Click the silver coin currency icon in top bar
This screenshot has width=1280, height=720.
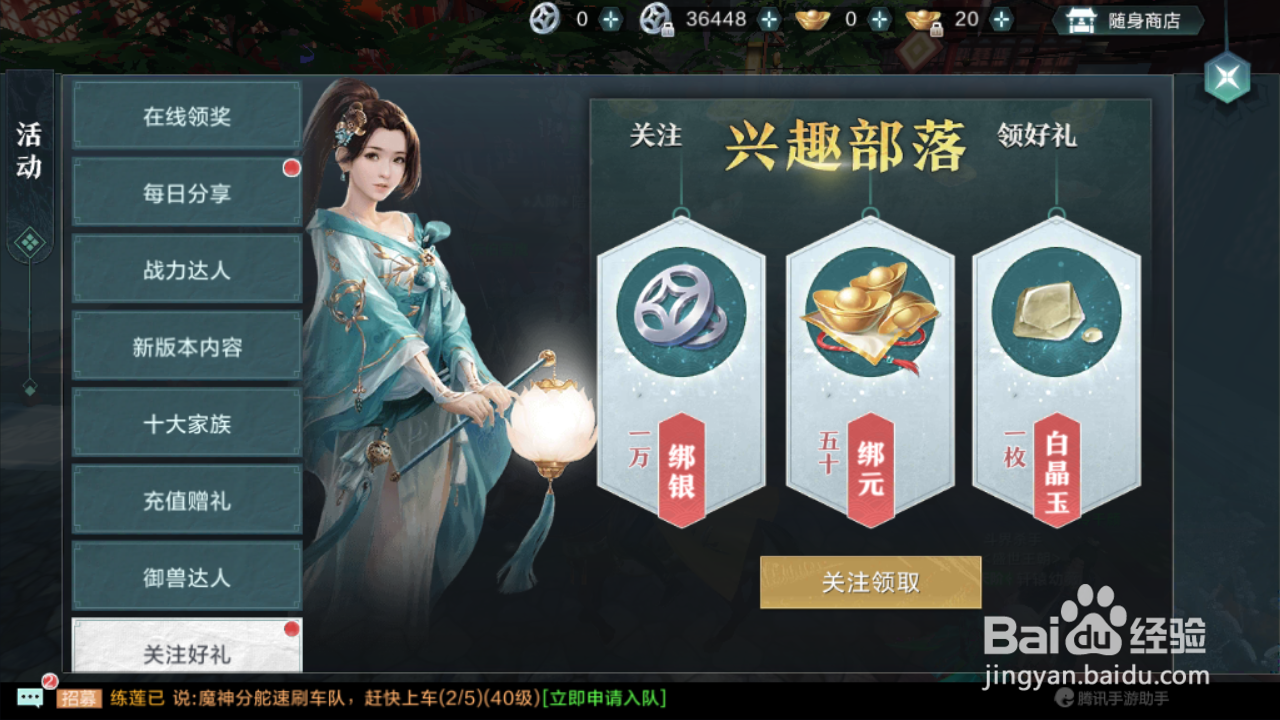pos(543,18)
